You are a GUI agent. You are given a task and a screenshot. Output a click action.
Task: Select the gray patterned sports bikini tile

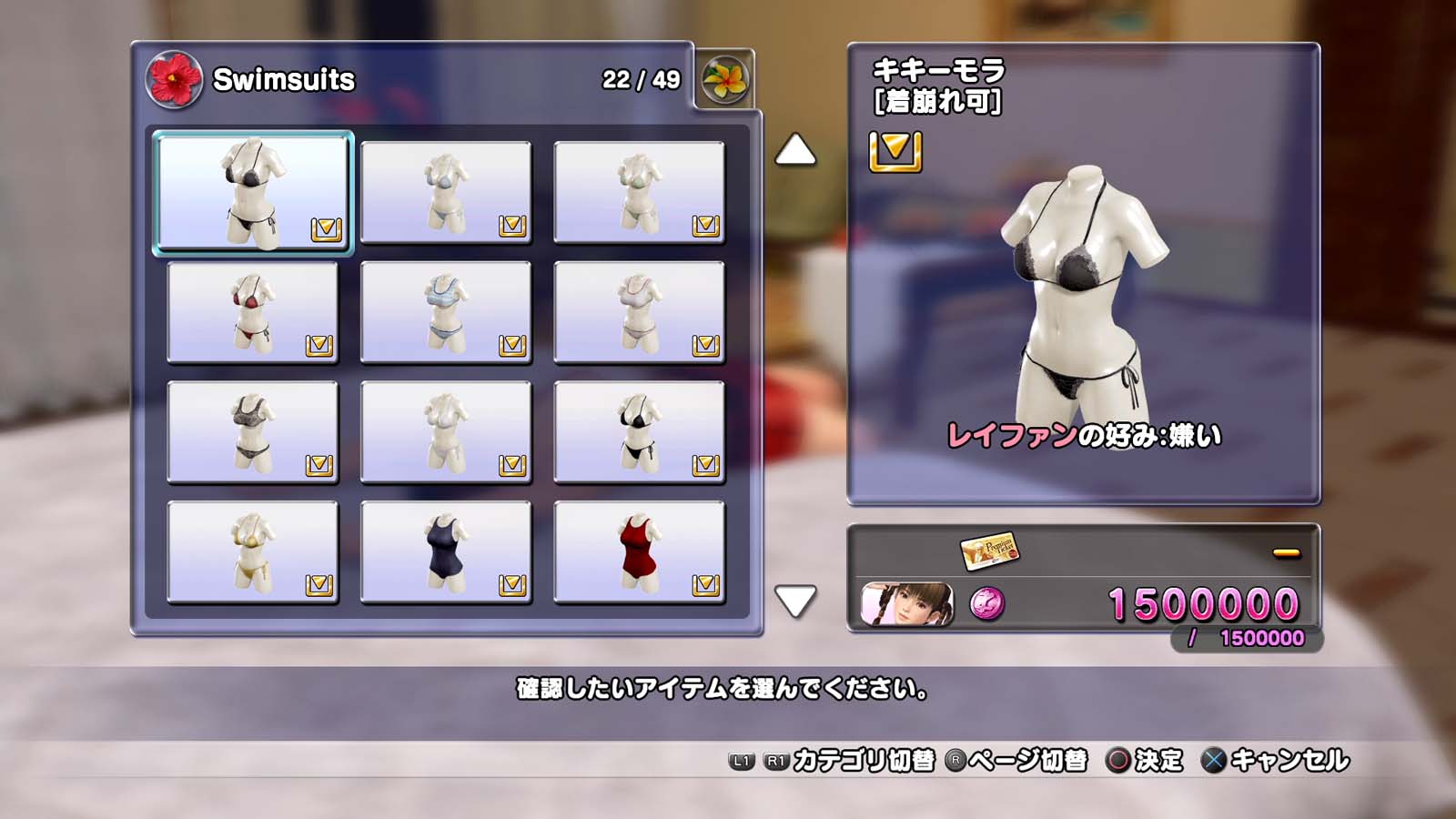[253, 433]
